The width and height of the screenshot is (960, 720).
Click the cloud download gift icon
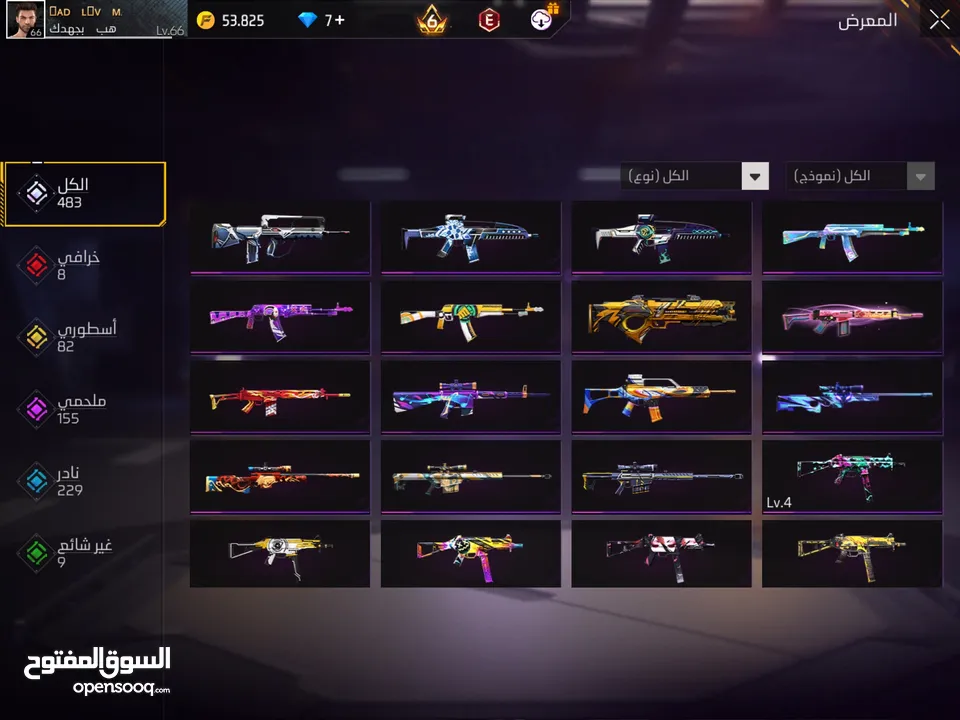(x=546, y=19)
